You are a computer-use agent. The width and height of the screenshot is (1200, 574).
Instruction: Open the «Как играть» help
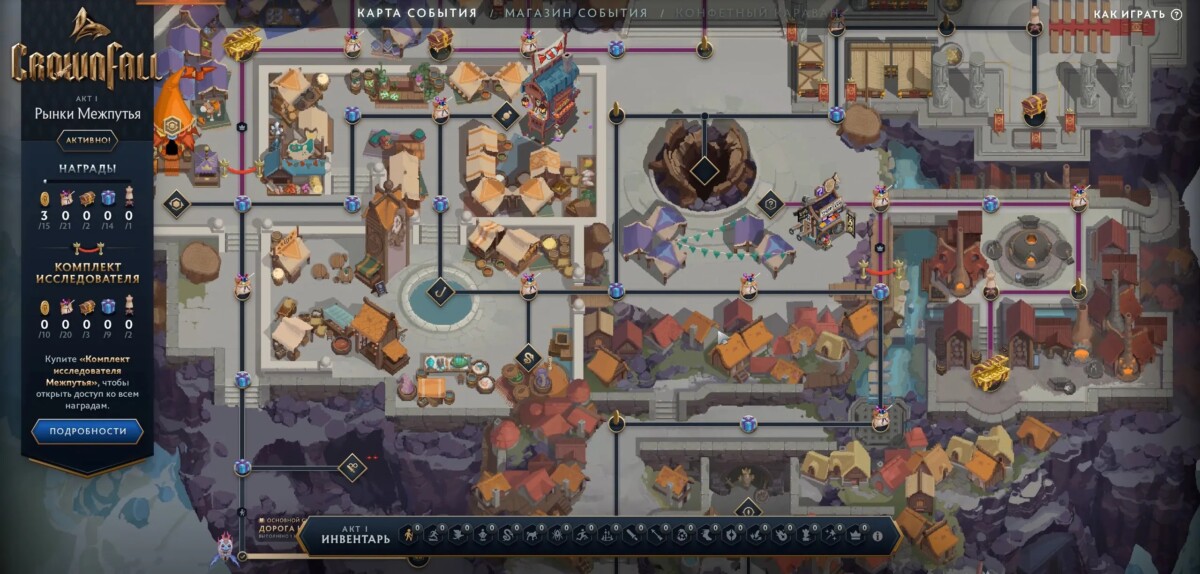[x=1137, y=14]
